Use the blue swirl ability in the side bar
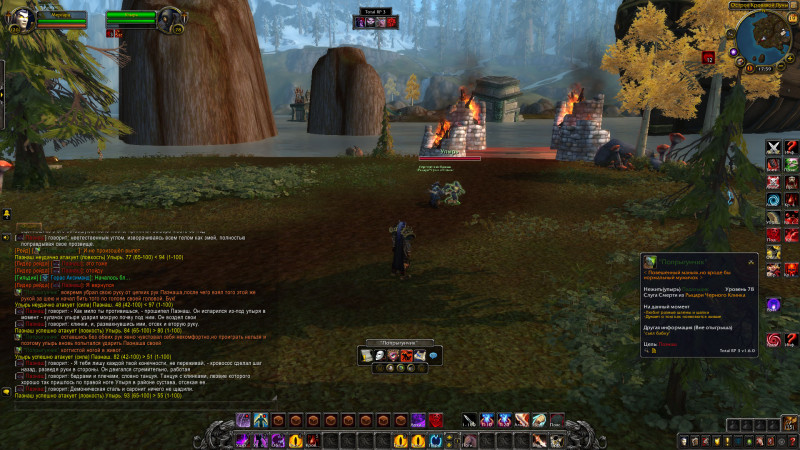The height and width of the screenshot is (450, 800). click(774, 199)
